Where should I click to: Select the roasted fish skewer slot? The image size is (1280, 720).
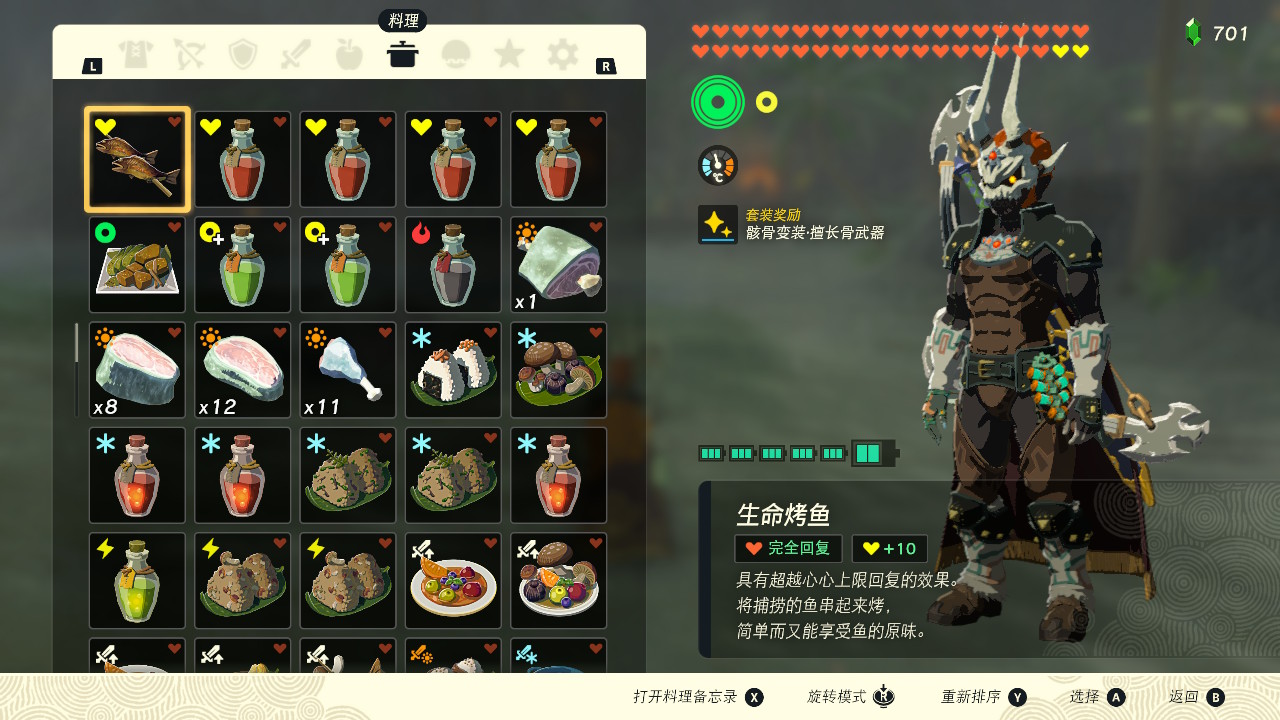(137, 160)
